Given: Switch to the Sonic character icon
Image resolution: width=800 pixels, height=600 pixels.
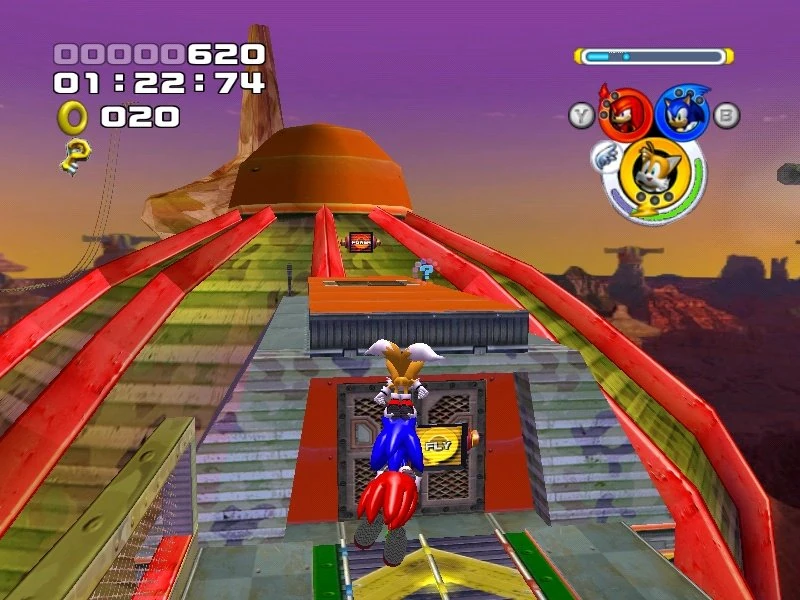Looking at the screenshot, I should click(683, 113).
